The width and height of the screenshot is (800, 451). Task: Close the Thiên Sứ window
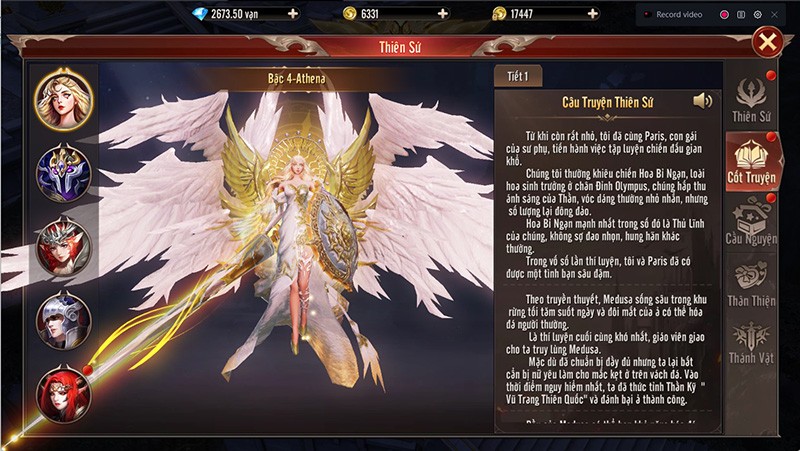point(768,41)
